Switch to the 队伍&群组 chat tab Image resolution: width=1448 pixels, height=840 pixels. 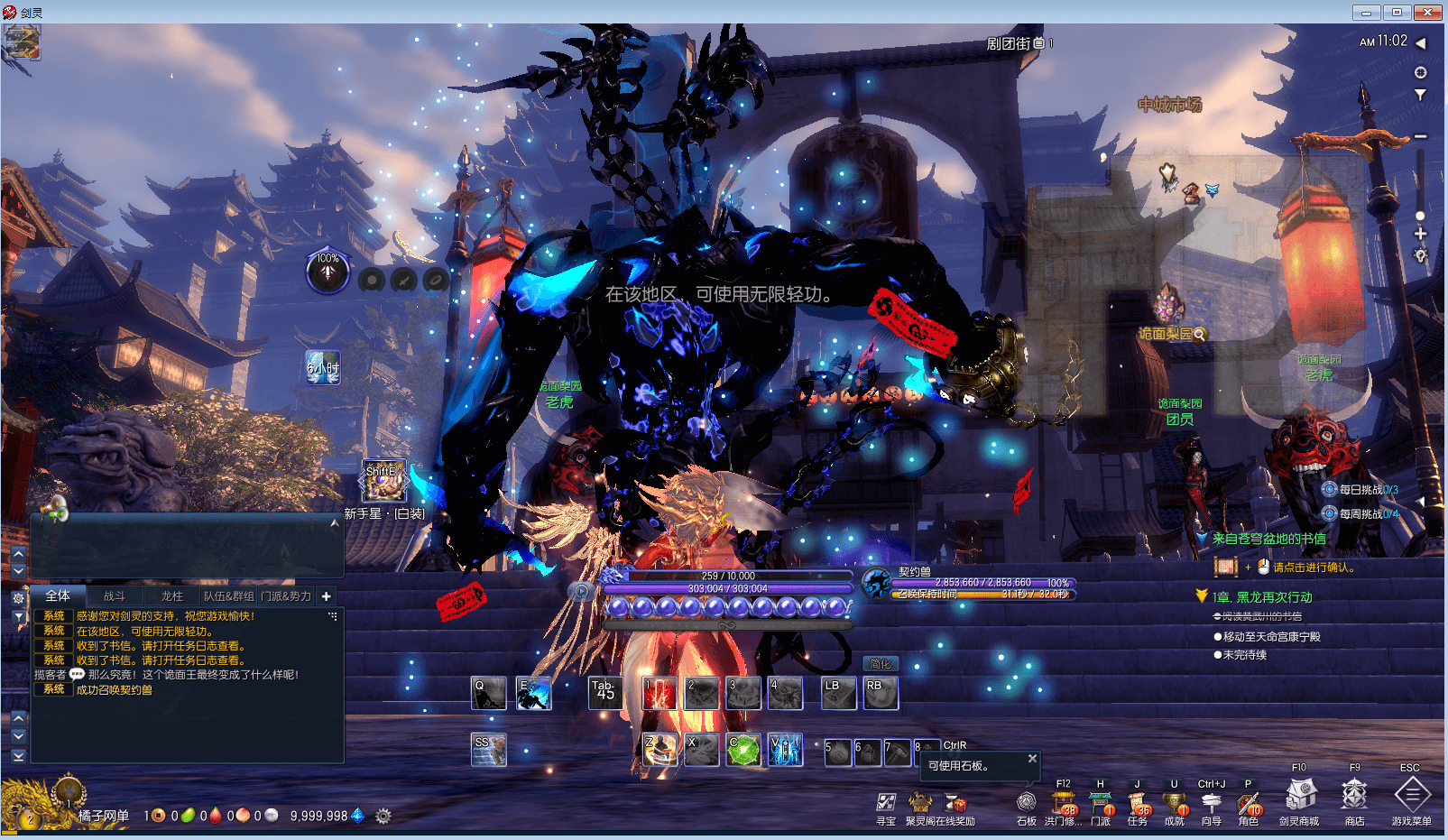coord(229,596)
